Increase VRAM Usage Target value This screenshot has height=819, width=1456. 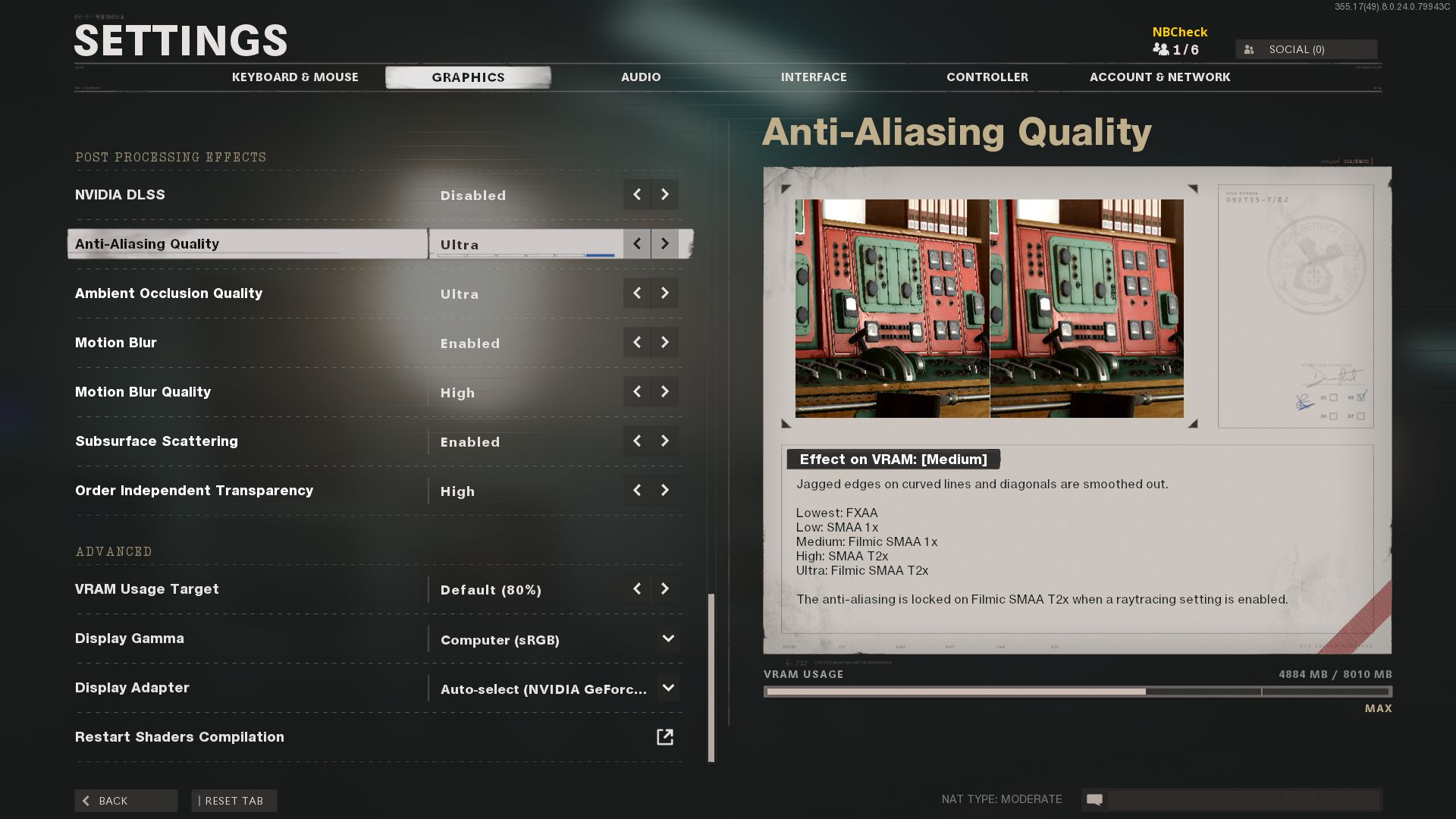(665, 589)
